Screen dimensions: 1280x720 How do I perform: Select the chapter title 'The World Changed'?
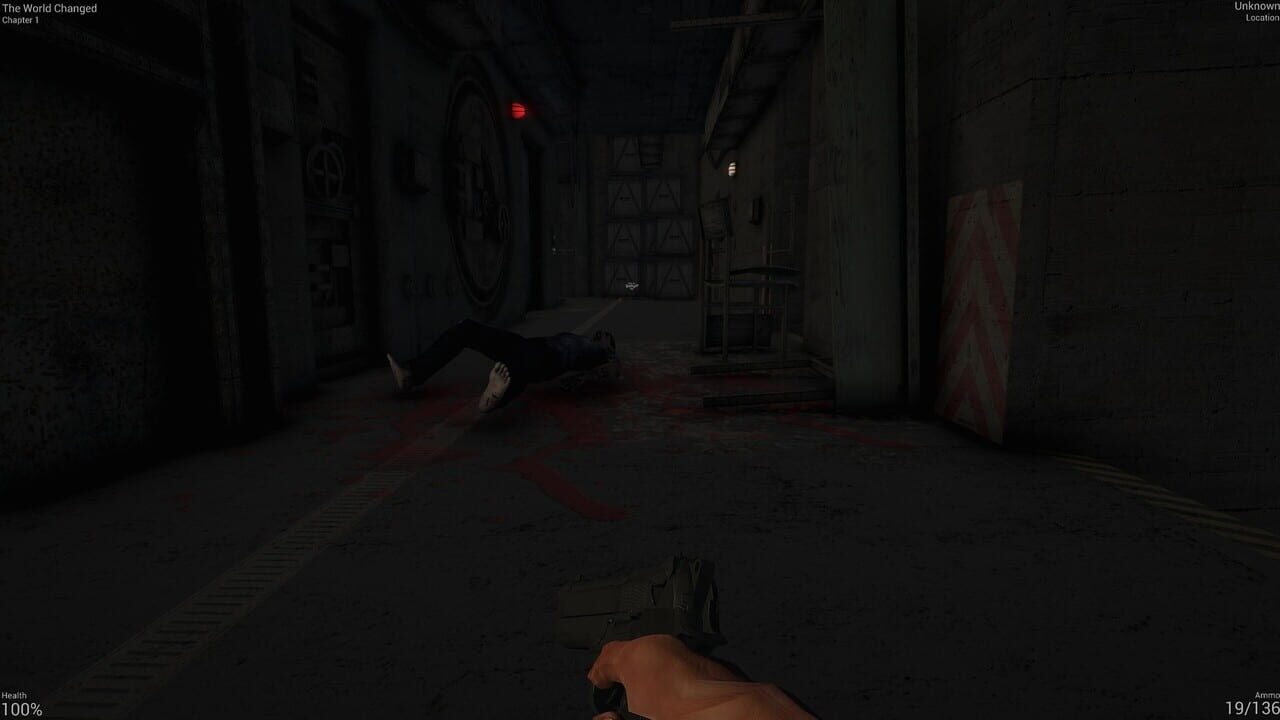[x=48, y=9]
